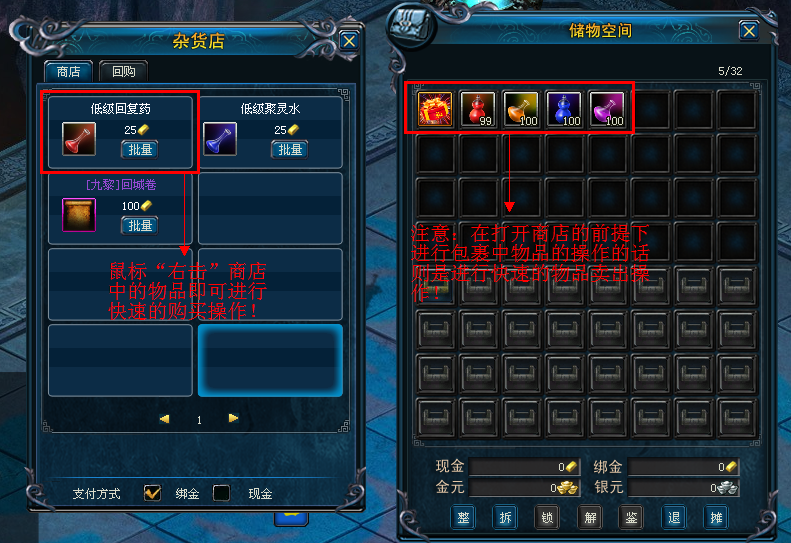This screenshot has height=543, width=791.
Task: Close the 杂货店 shop window
Action: (348, 41)
